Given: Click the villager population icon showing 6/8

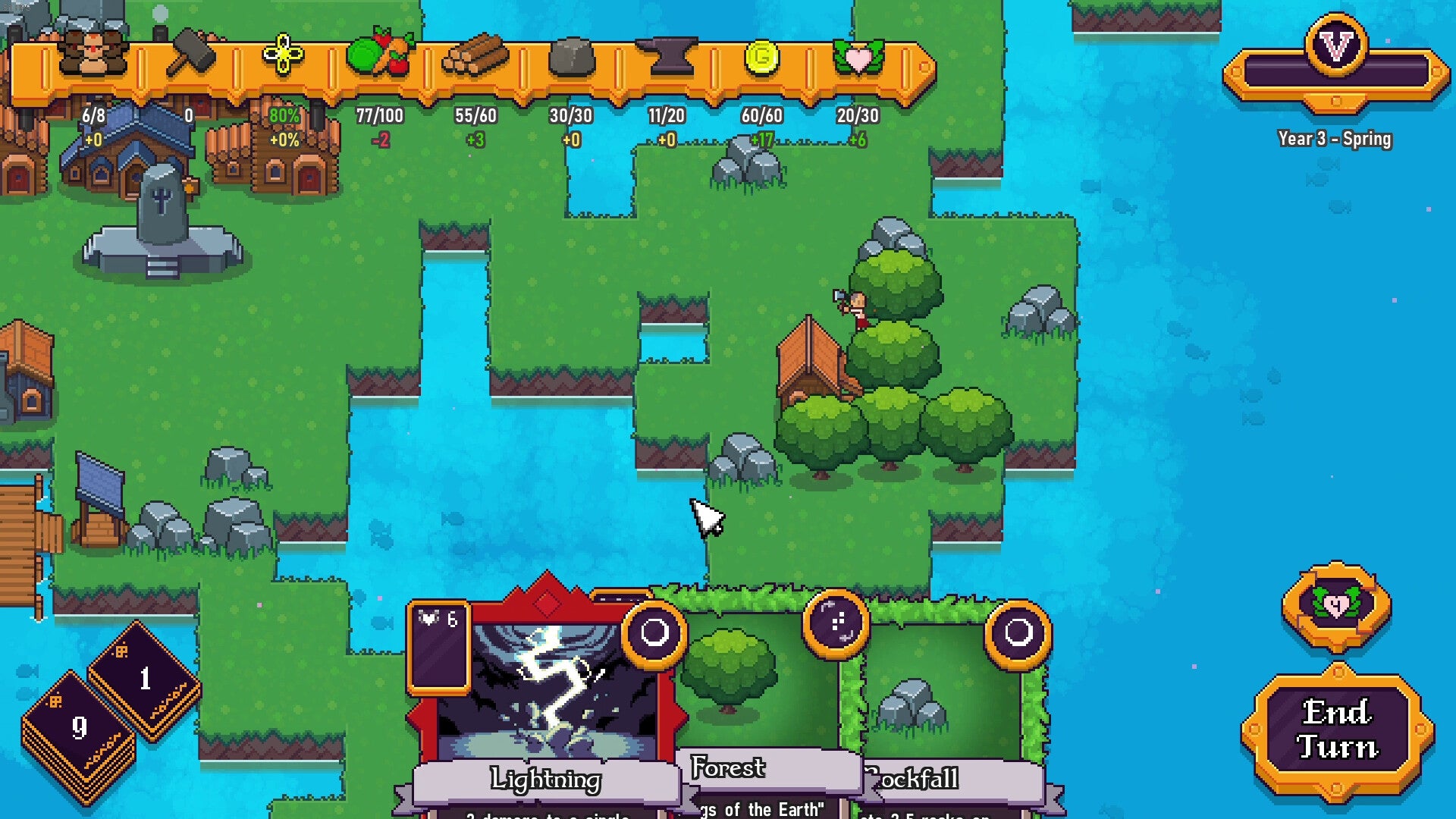Looking at the screenshot, I should click(91, 53).
